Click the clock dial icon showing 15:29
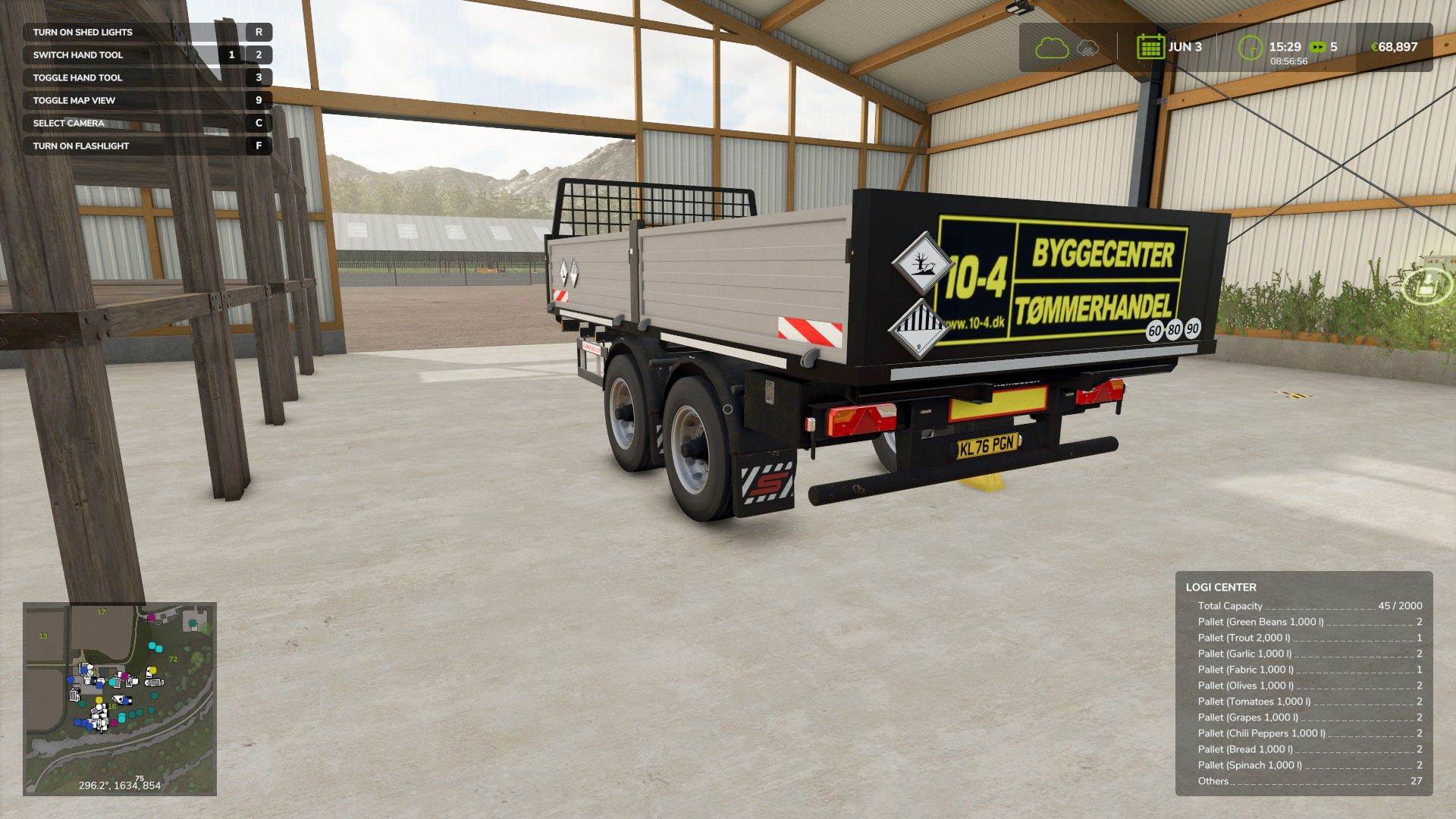 (1250, 48)
